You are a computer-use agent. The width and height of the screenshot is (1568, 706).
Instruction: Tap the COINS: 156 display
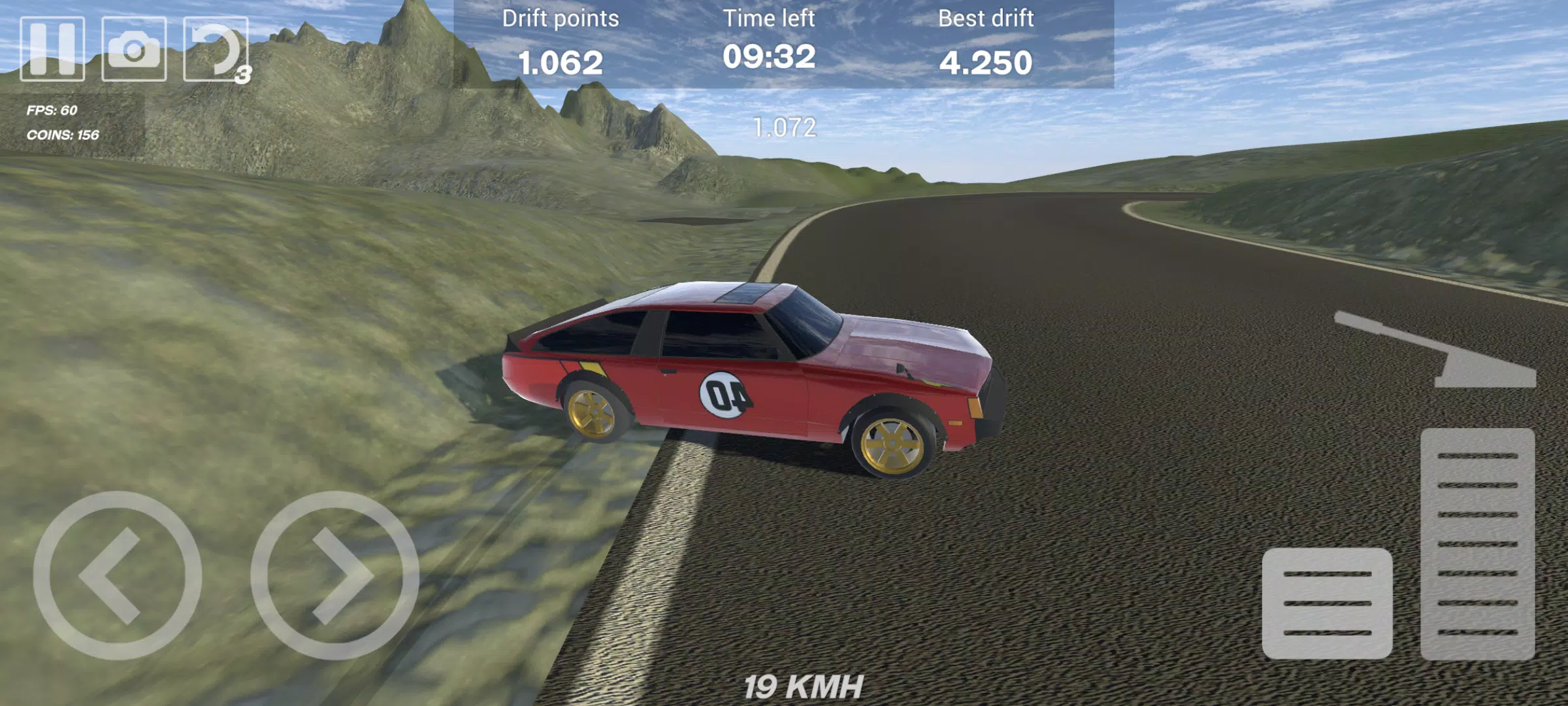62,136
